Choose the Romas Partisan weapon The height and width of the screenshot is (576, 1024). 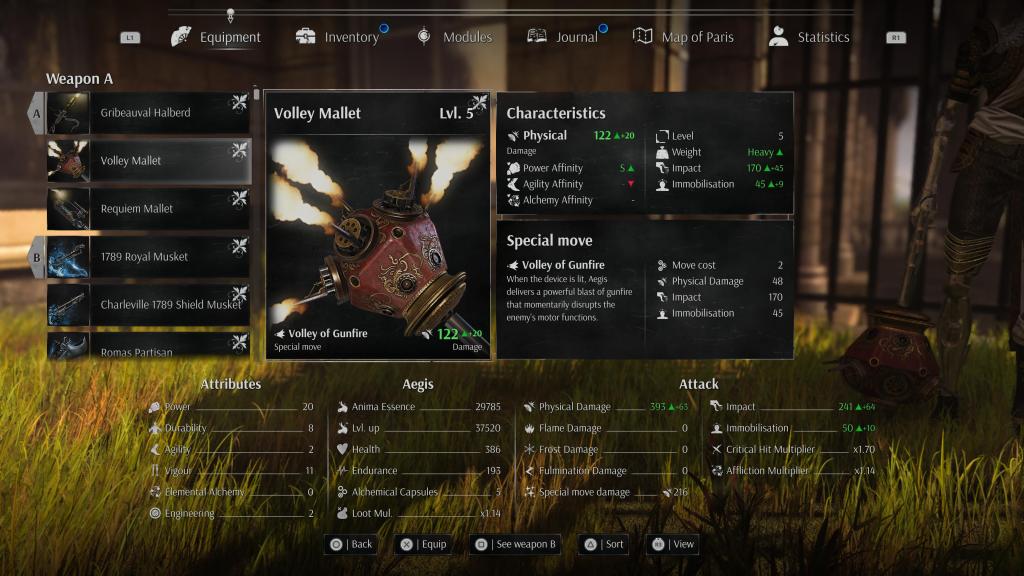point(148,348)
